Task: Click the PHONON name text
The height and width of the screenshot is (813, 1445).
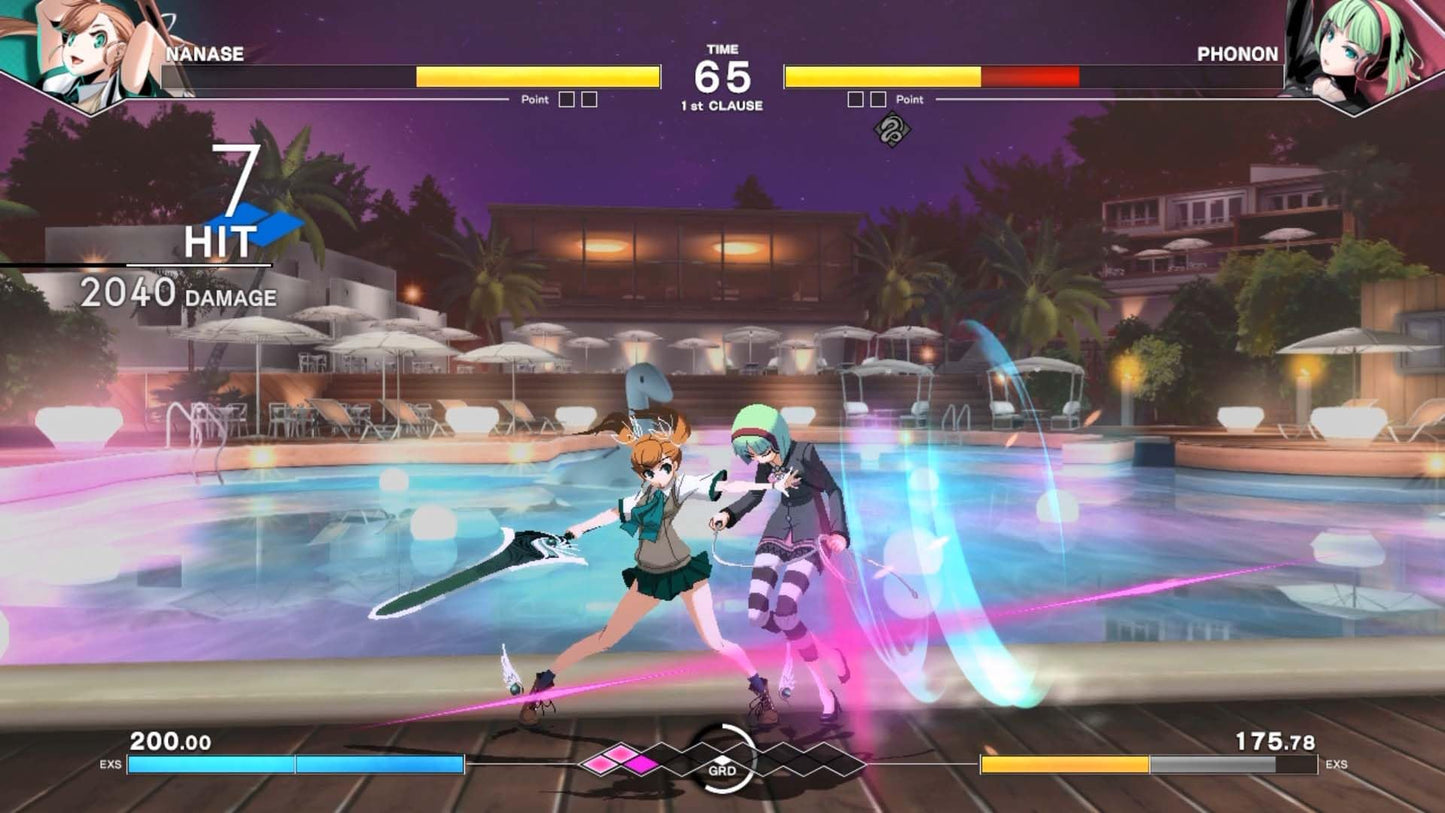Action: pos(1239,54)
